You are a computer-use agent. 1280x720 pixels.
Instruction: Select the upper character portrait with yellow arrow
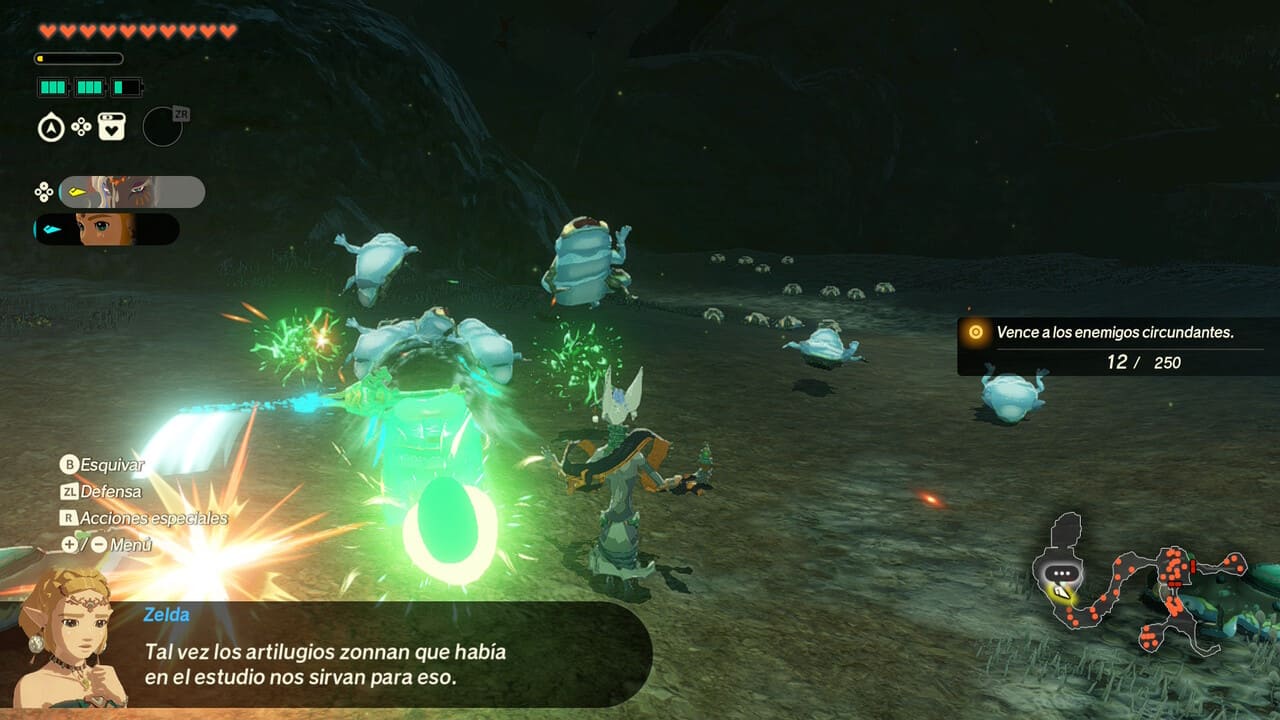pos(132,192)
